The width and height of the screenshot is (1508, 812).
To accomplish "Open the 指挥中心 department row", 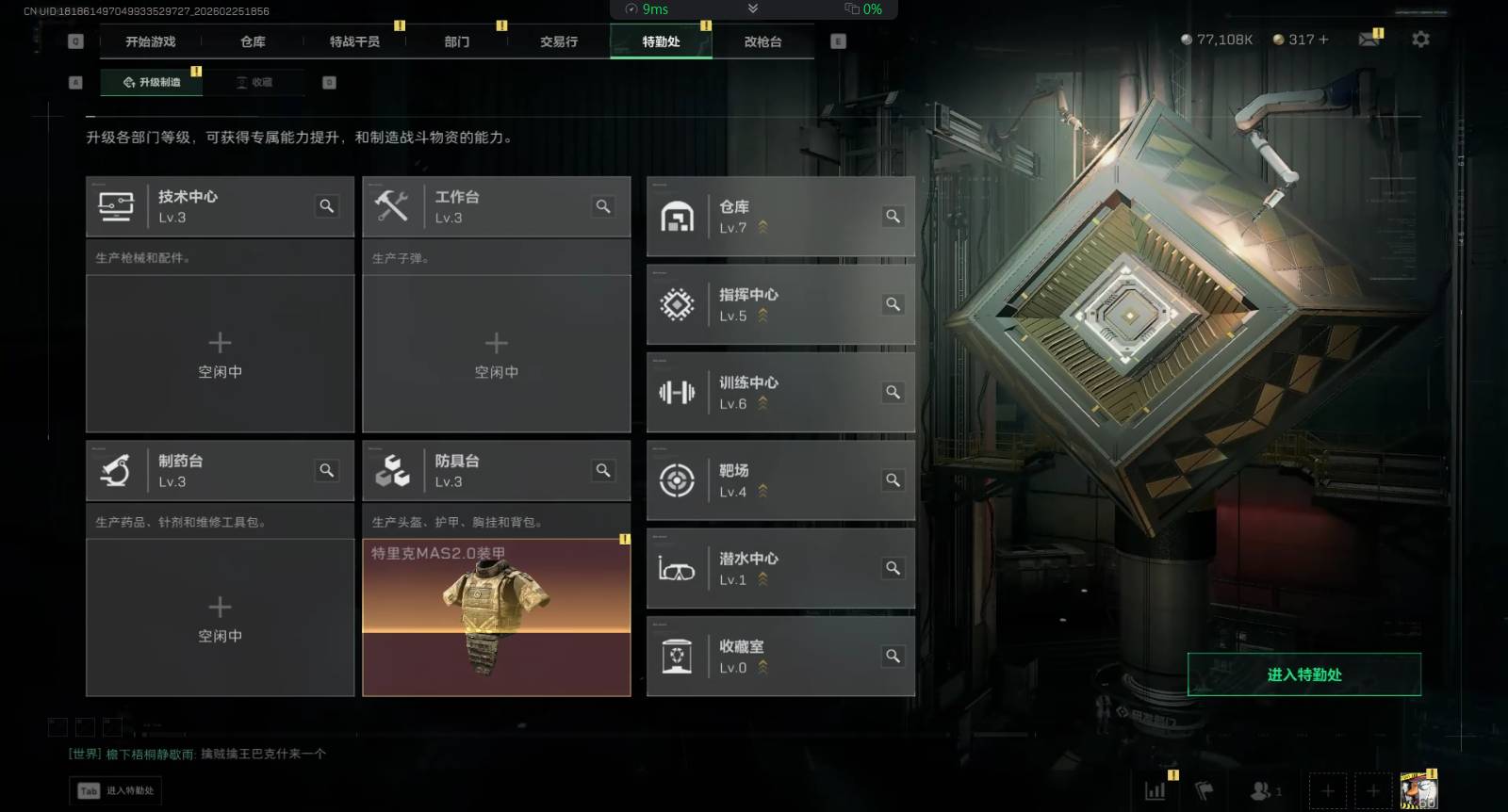I will [x=780, y=304].
